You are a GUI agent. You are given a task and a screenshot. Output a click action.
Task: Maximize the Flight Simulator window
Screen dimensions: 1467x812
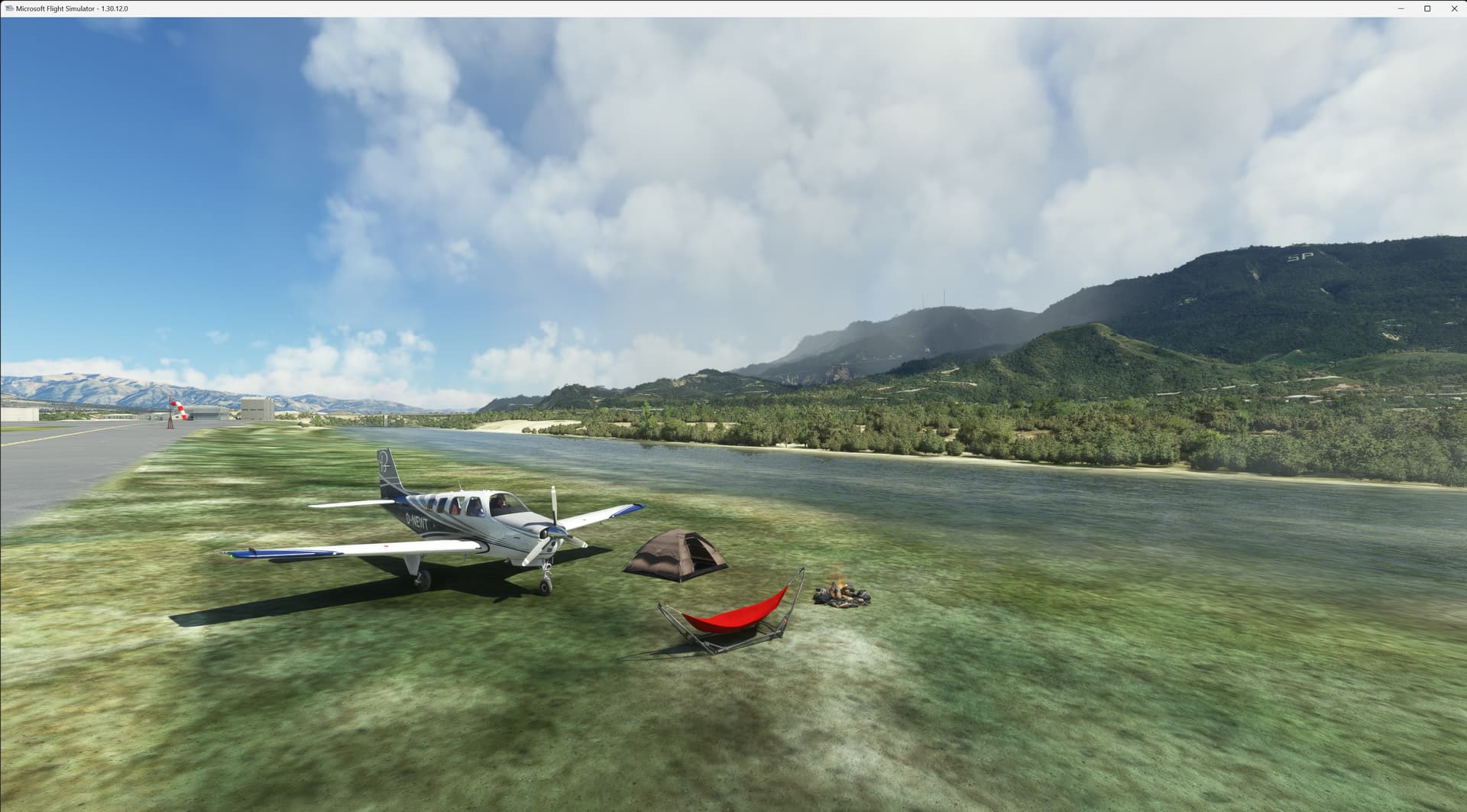tap(1428, 9)
